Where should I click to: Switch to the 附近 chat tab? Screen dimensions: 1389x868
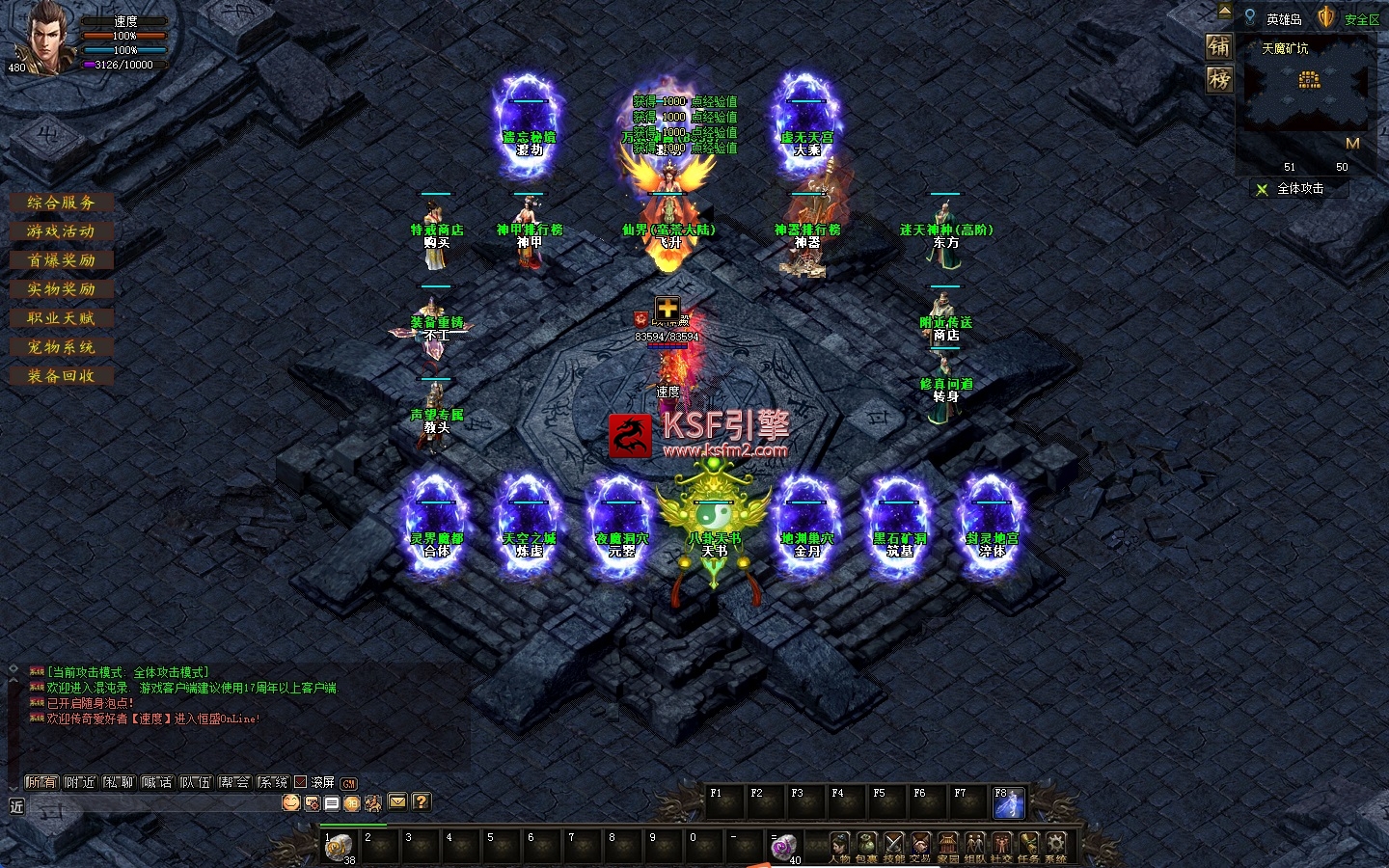pyautogui.click(x=80, y=782)
